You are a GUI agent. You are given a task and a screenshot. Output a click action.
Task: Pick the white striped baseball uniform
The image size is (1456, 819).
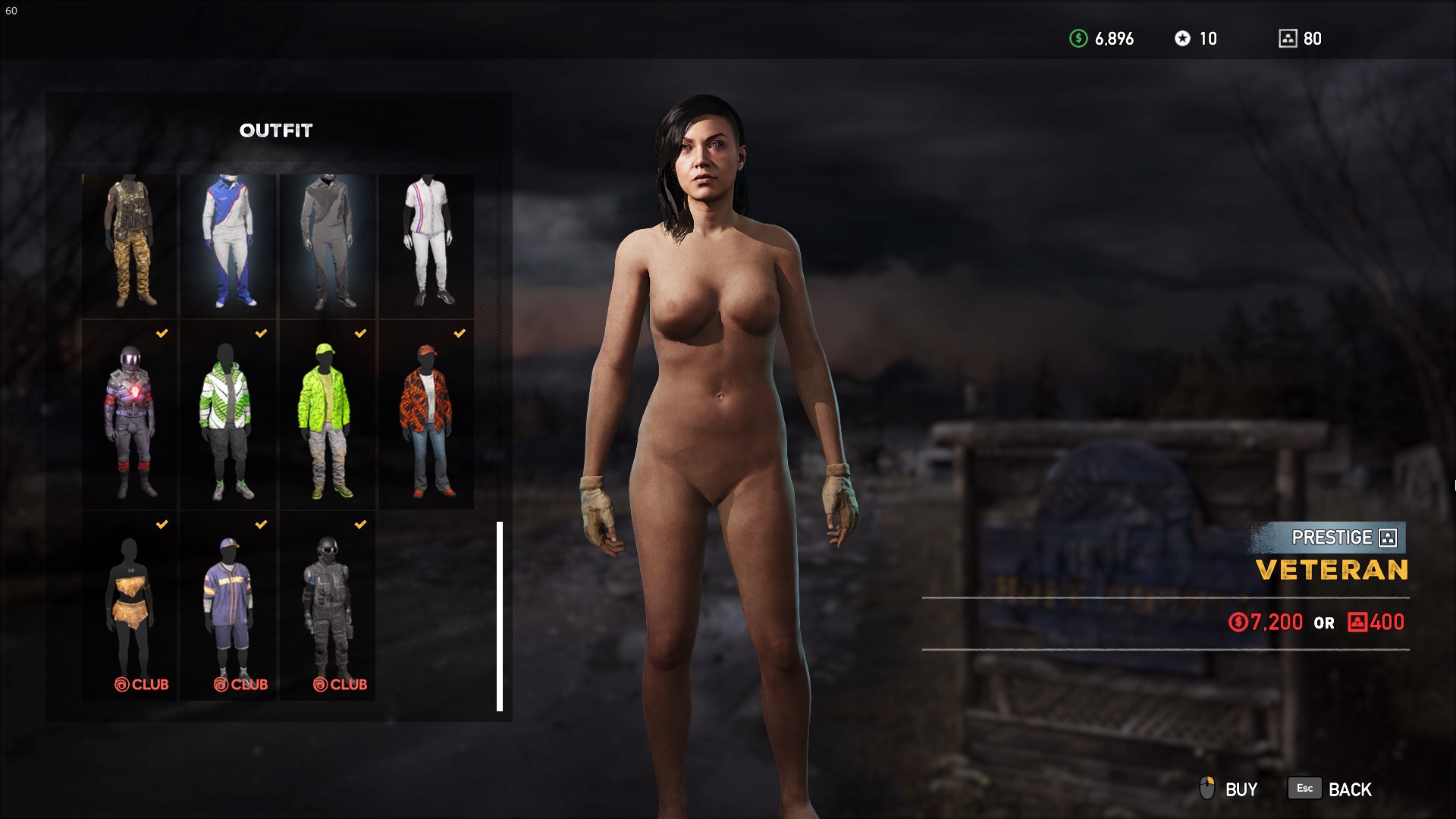tap(427, 245)
